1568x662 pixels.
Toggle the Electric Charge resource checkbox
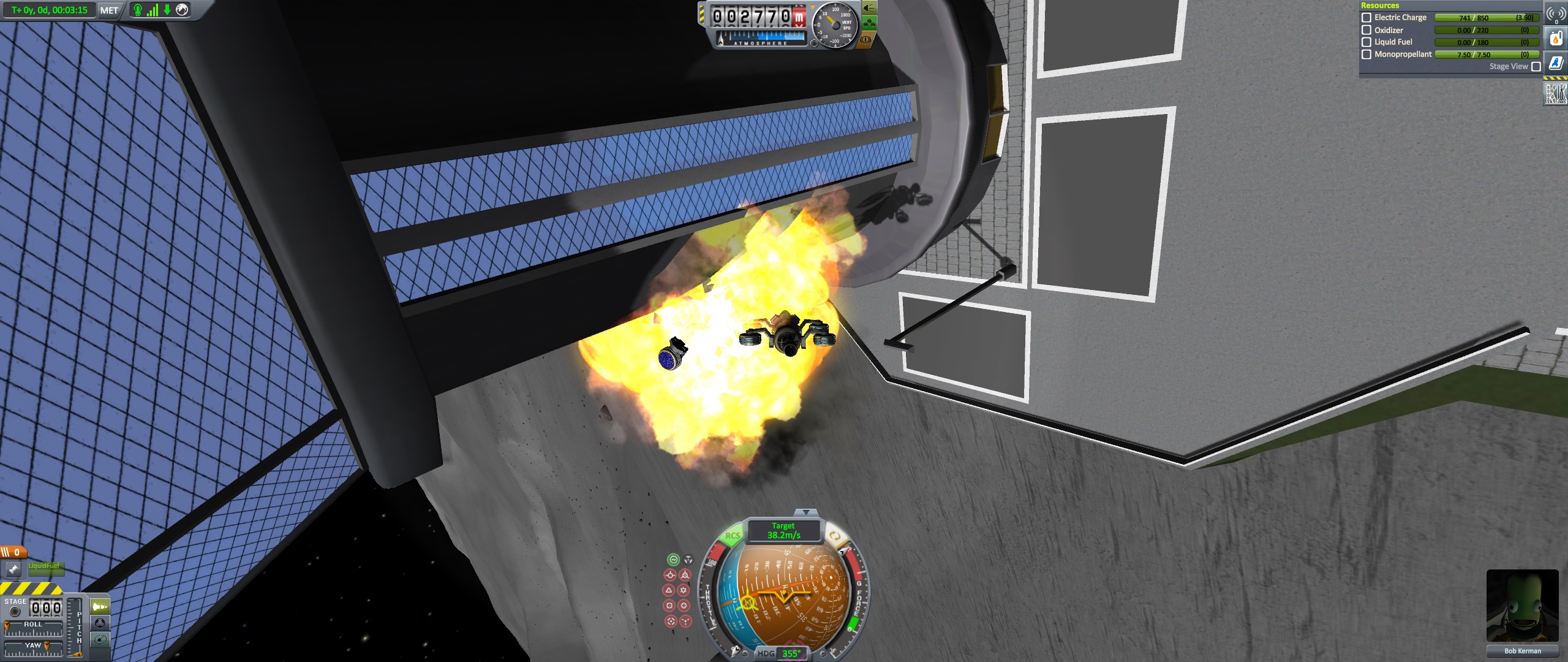click(1366, 18)
